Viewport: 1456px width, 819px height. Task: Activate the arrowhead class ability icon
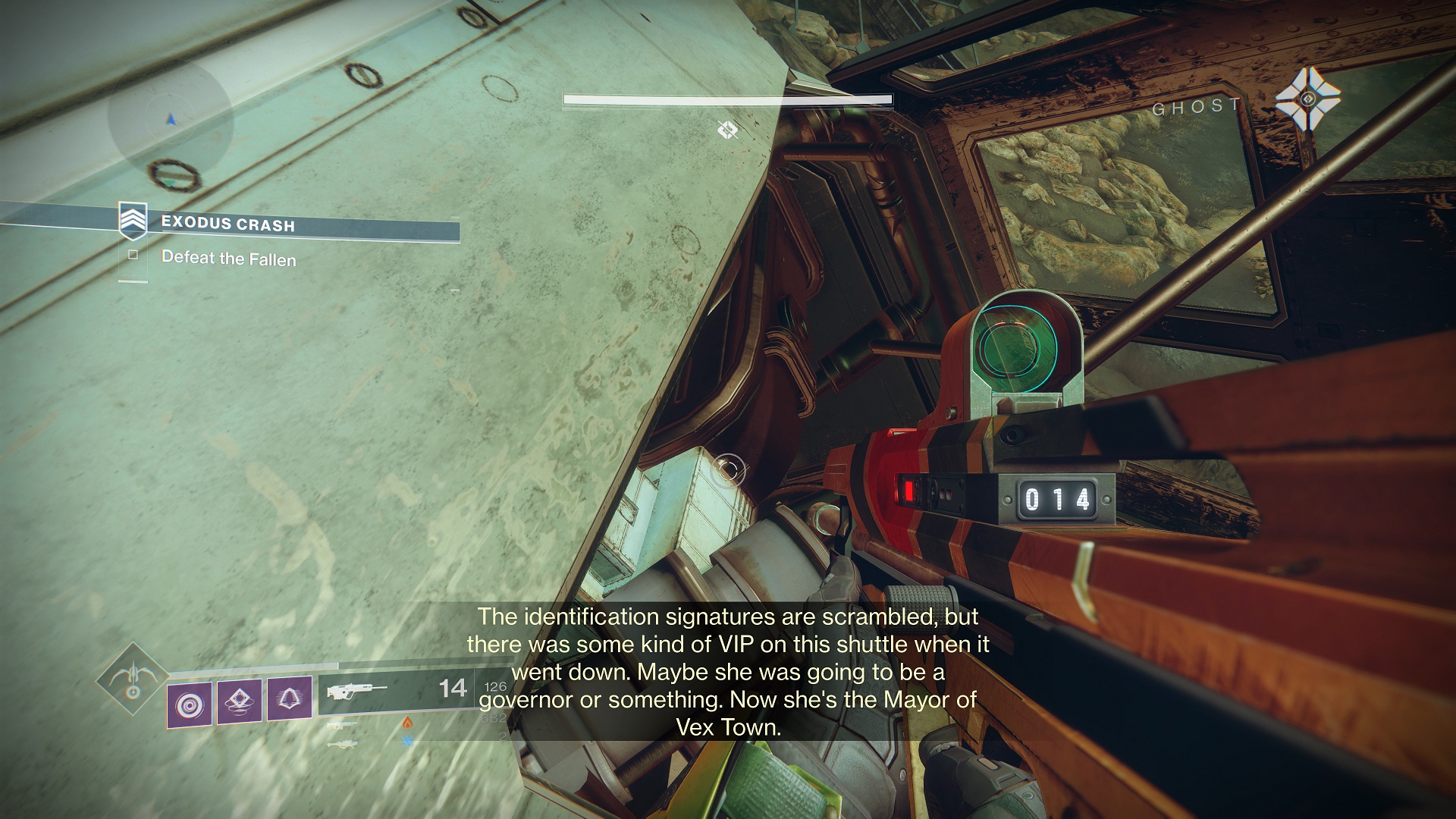(x=290, y=698)
